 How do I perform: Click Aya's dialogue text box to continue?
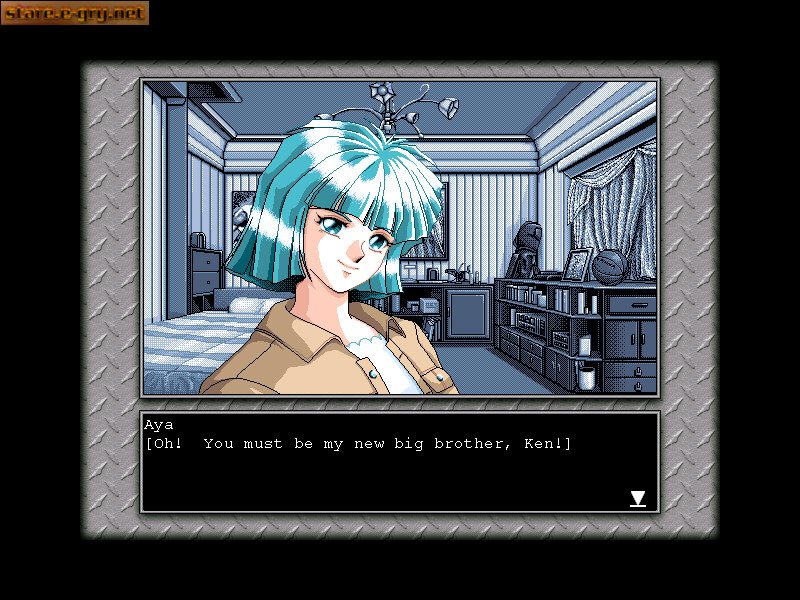399,462
